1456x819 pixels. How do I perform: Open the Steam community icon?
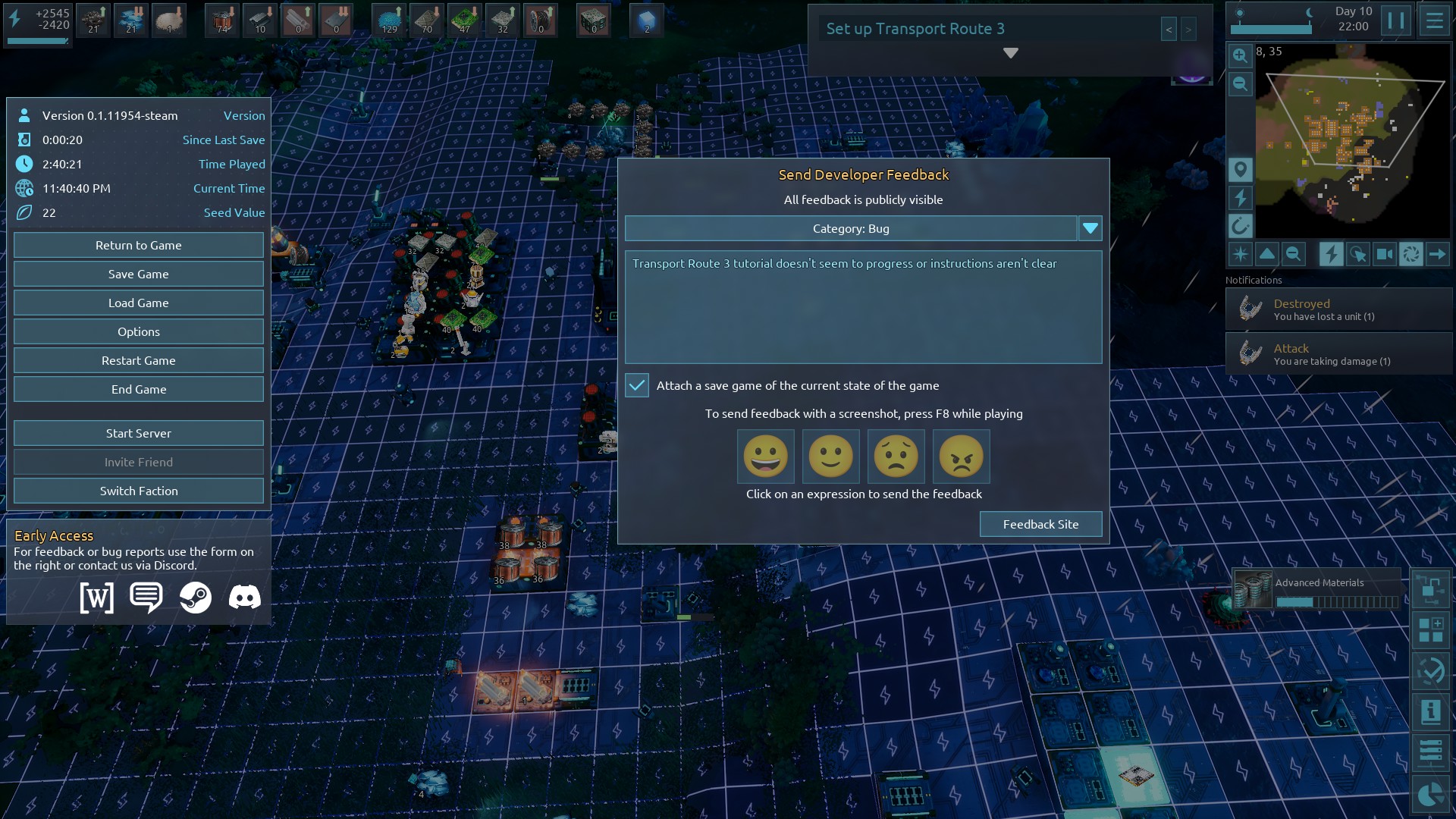(x=196, y=598)
